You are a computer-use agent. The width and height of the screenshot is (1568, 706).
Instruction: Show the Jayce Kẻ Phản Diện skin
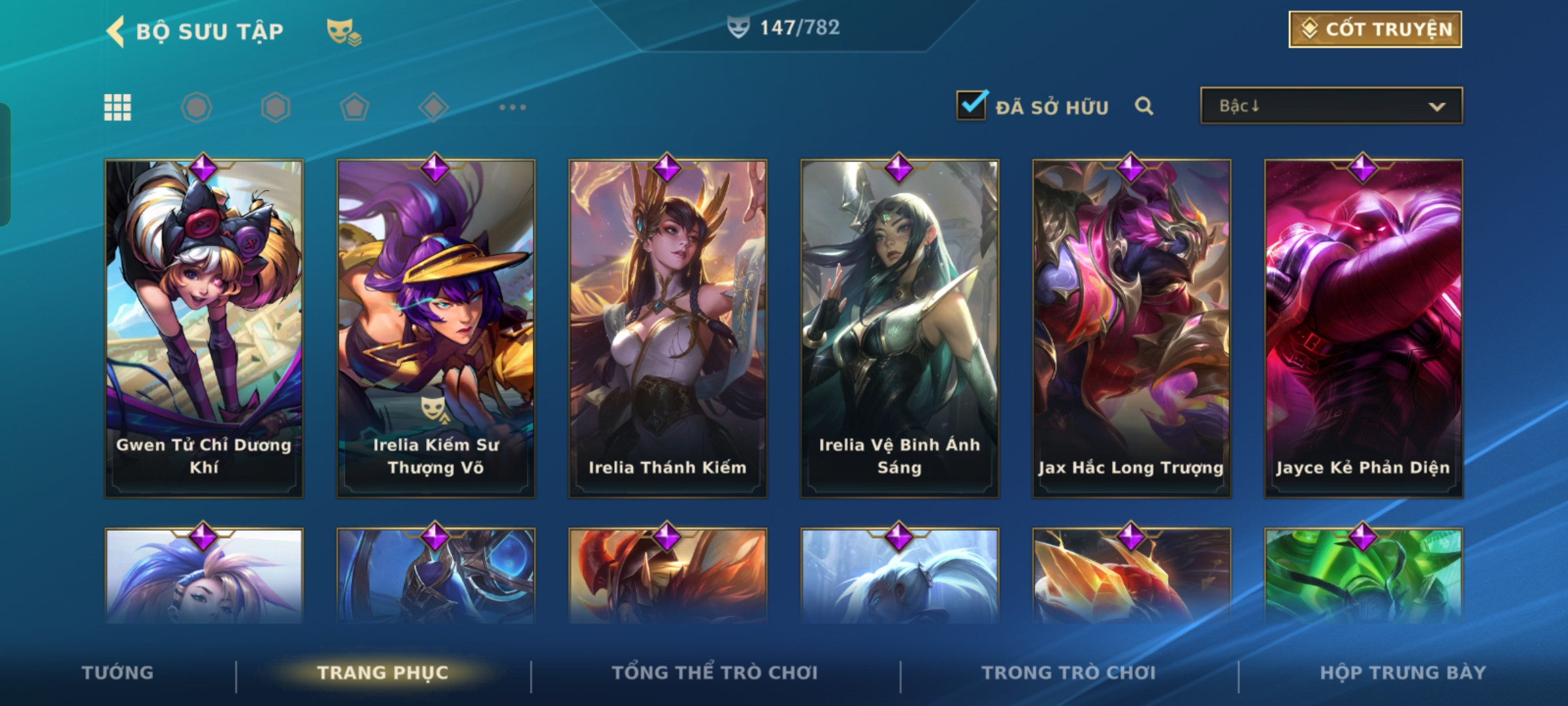pyautogui.click(x=1364, y=327)
